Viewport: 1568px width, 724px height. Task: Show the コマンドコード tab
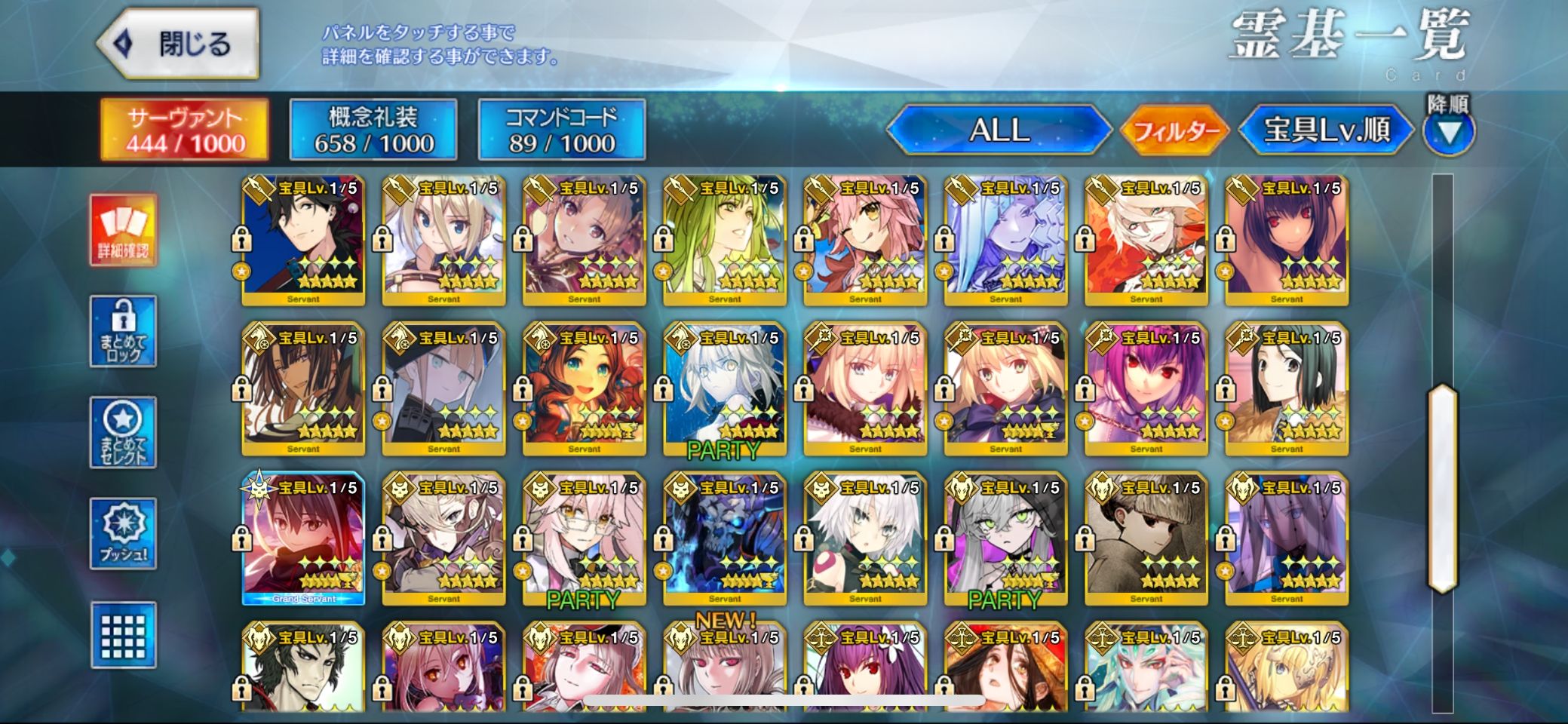561,130
